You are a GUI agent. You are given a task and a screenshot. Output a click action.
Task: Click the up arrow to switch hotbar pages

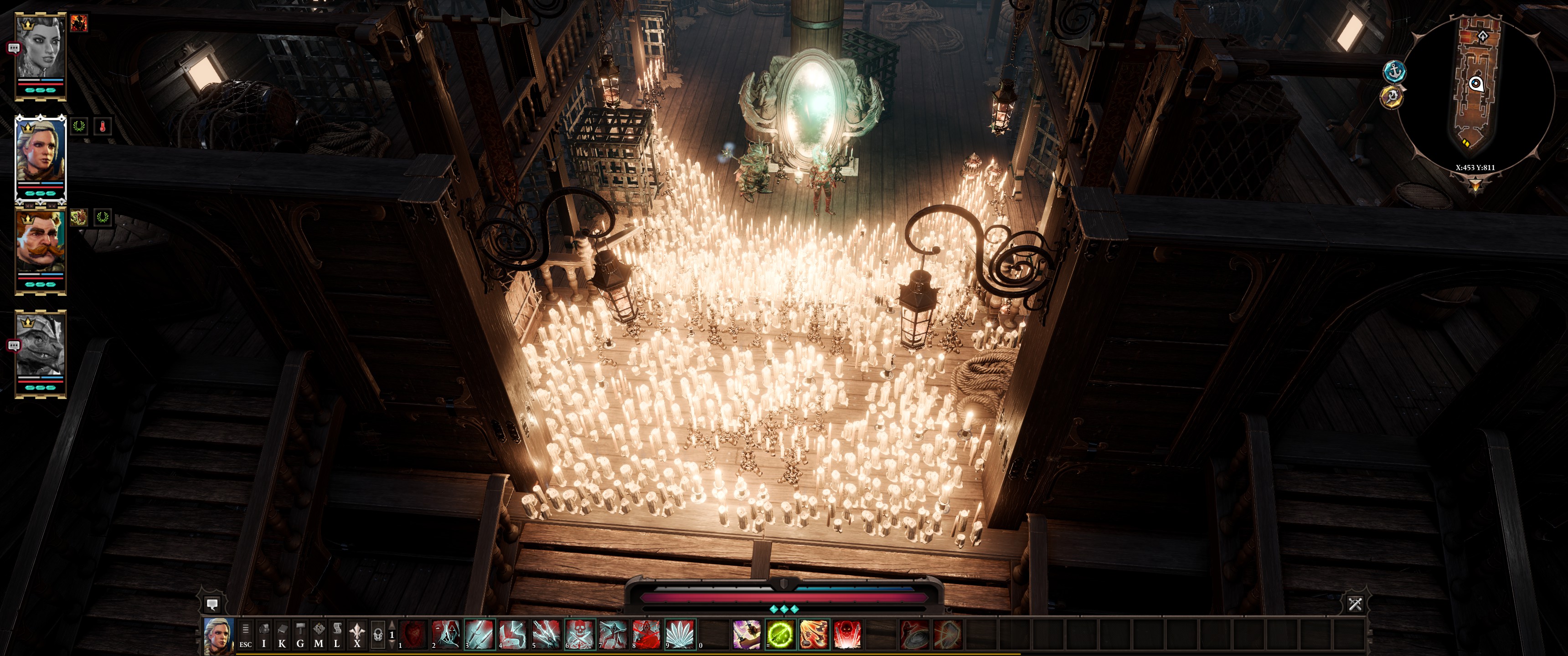(x=392, y=625)
